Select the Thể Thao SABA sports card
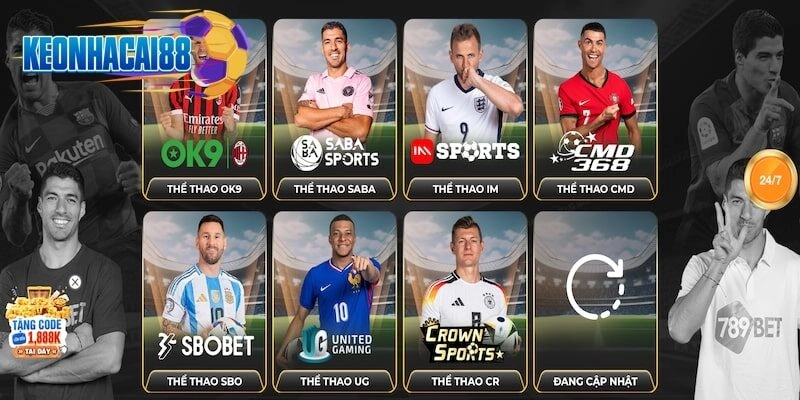 coord(335,110)
